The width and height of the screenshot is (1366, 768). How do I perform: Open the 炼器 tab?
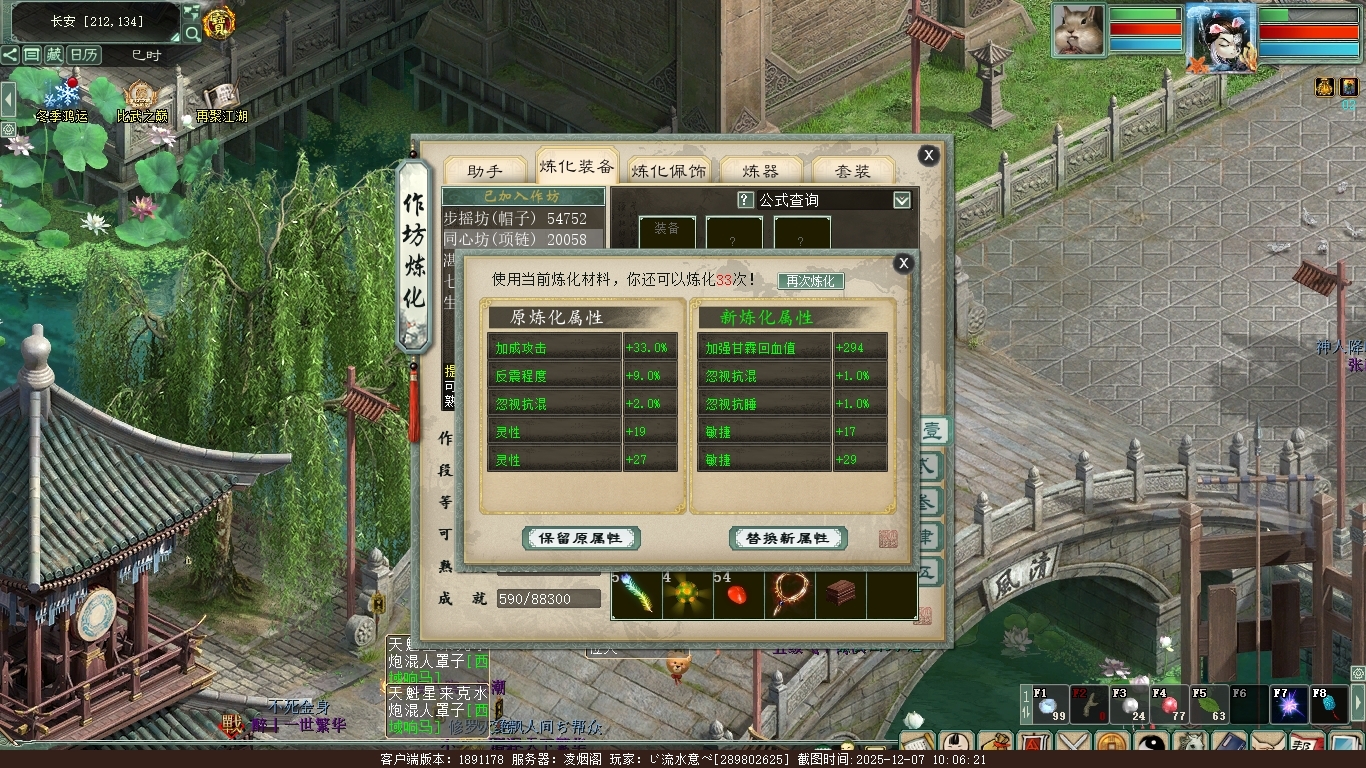(x=762, y=171)
